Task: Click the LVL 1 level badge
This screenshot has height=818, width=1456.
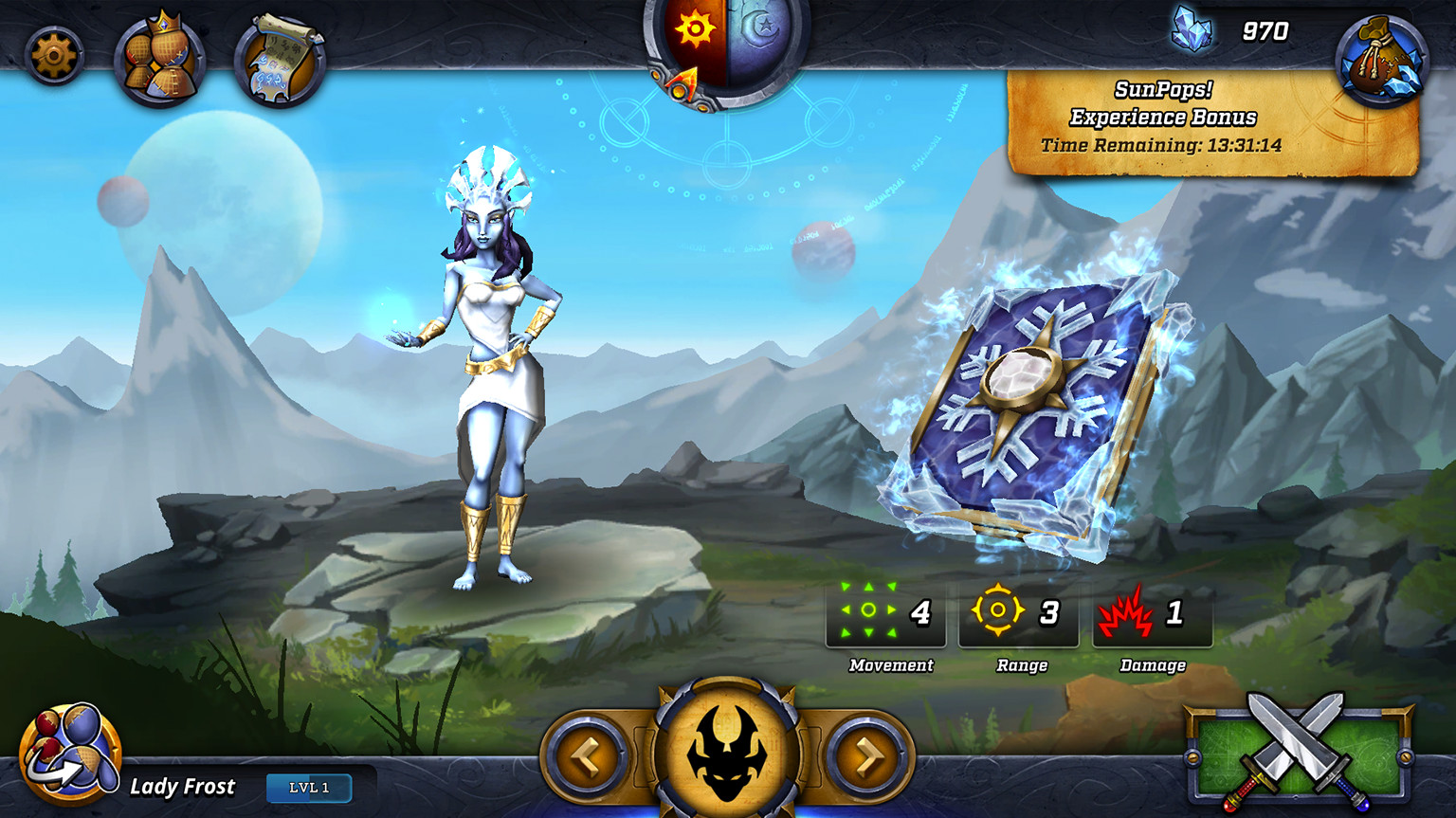Action: (309, 788)
